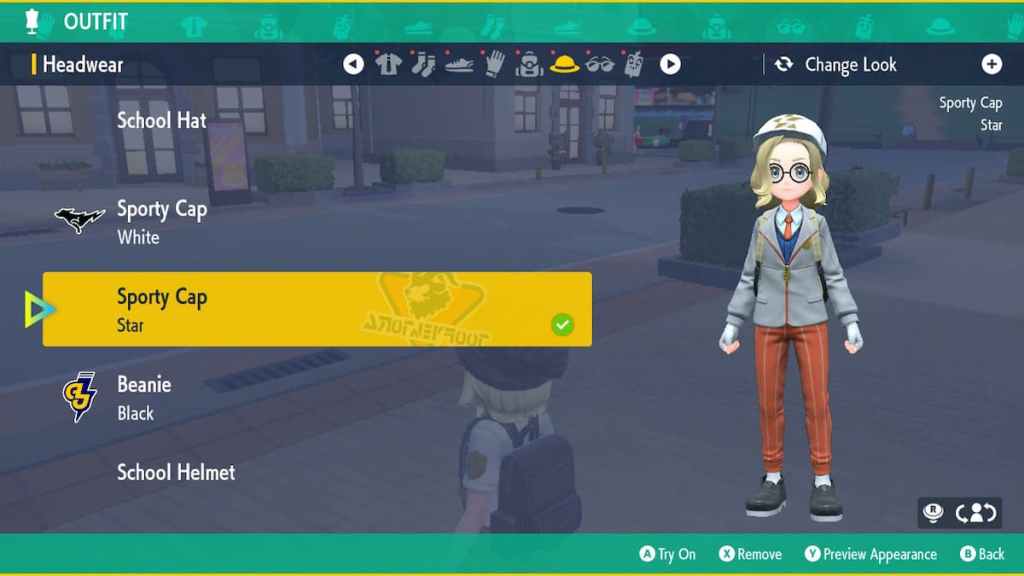This screenshot has width=1024, height=576.
Task: Click the left arrow for previous category
Action: click(353, 65)
